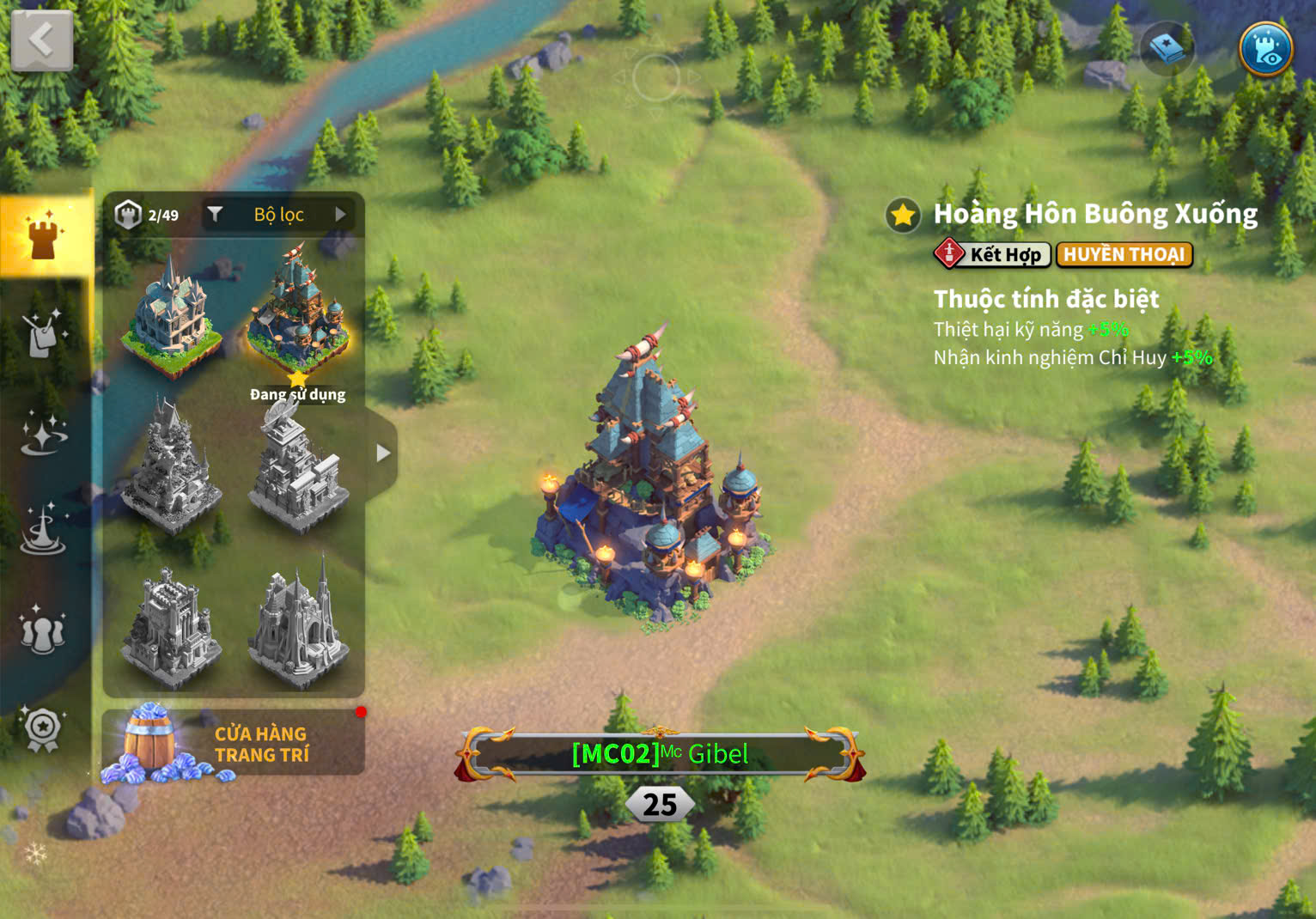Open the blue book collection icon
1316x919 pixels.
1167,49
